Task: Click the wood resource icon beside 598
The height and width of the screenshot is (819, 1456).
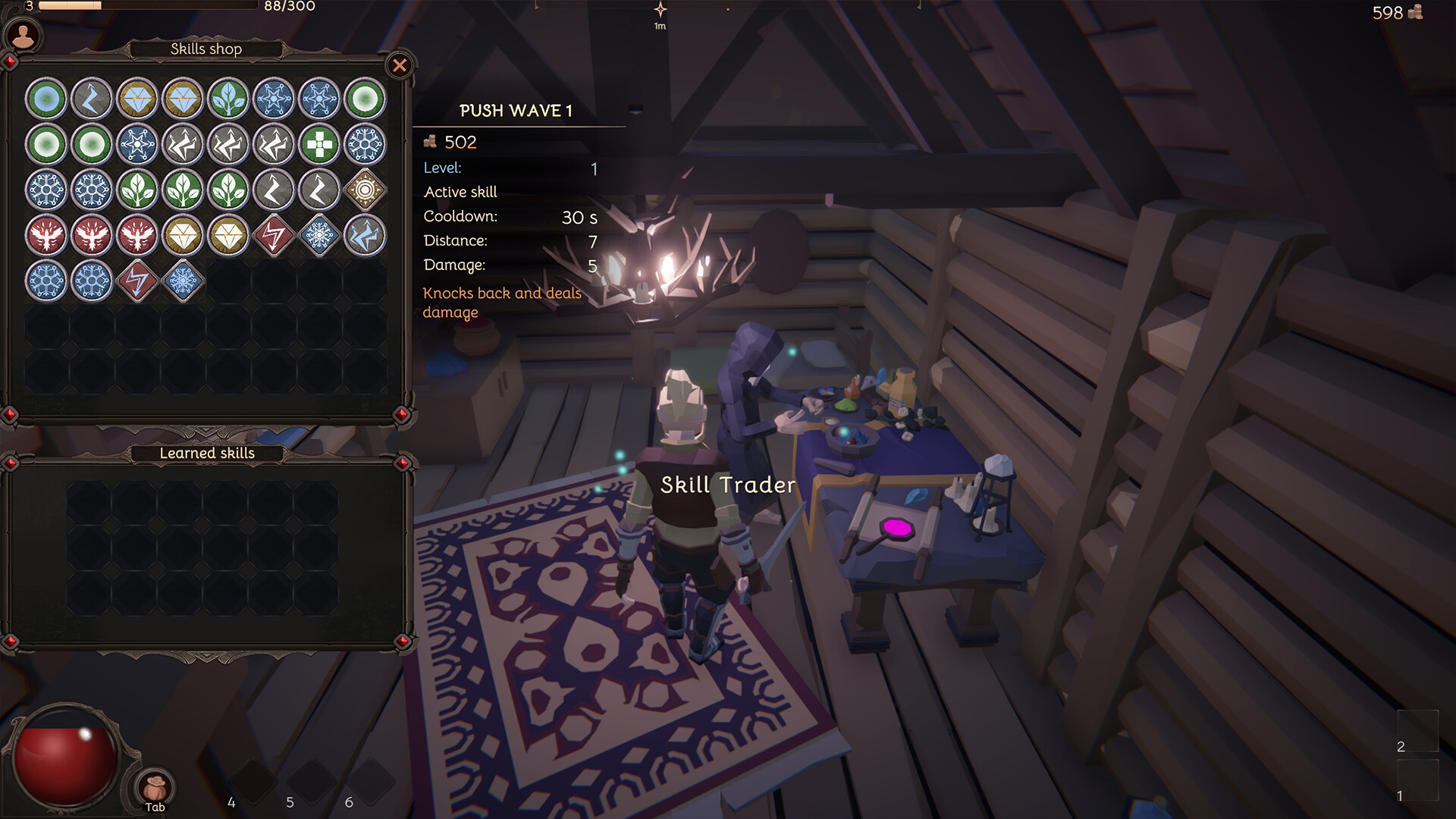Action: click(1417, 12)
